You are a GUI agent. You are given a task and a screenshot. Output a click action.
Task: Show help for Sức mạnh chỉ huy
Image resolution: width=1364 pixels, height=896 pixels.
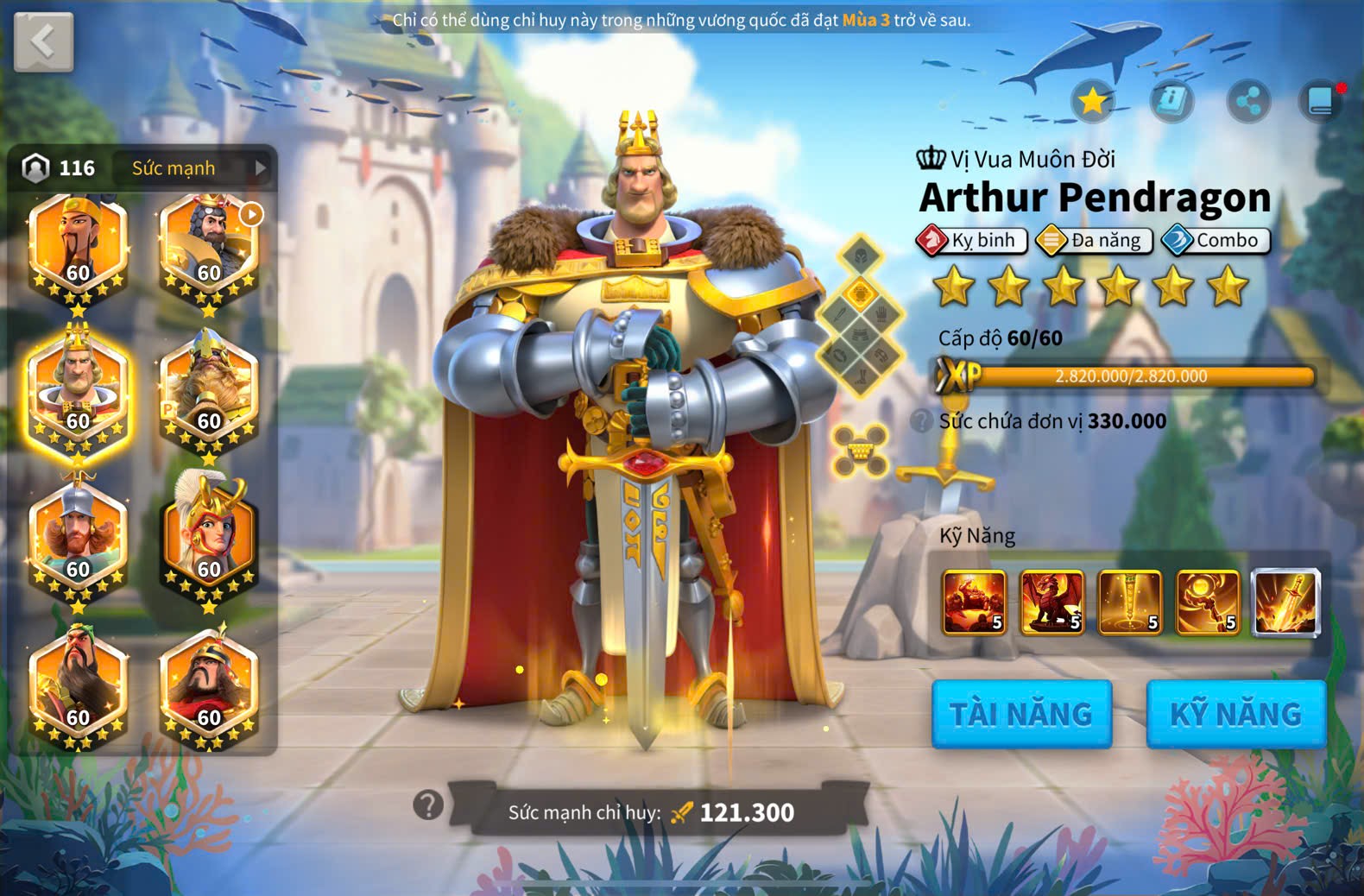(x=428, y=805)
